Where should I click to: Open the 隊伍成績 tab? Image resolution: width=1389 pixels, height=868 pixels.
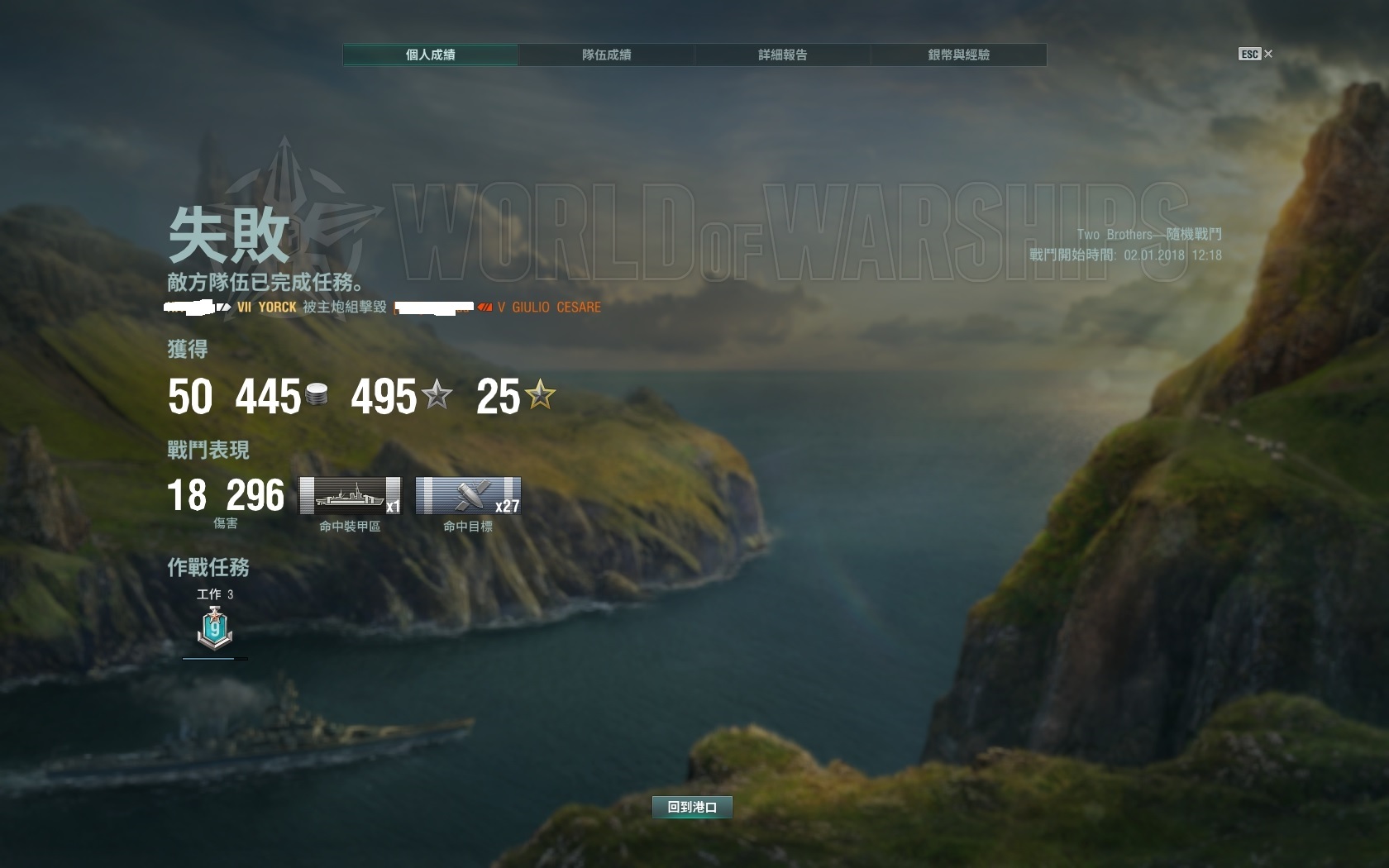point(606,55)
